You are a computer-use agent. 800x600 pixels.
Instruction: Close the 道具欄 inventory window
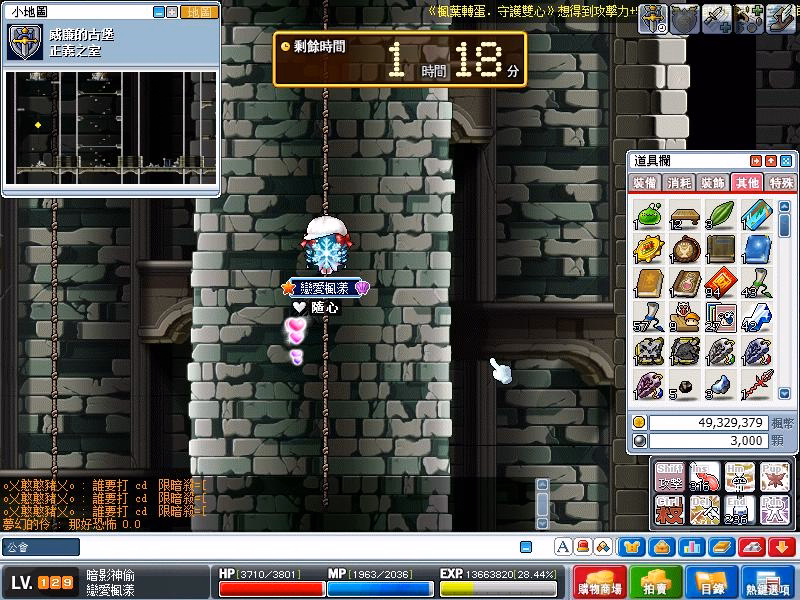click(x=786, y=161)
